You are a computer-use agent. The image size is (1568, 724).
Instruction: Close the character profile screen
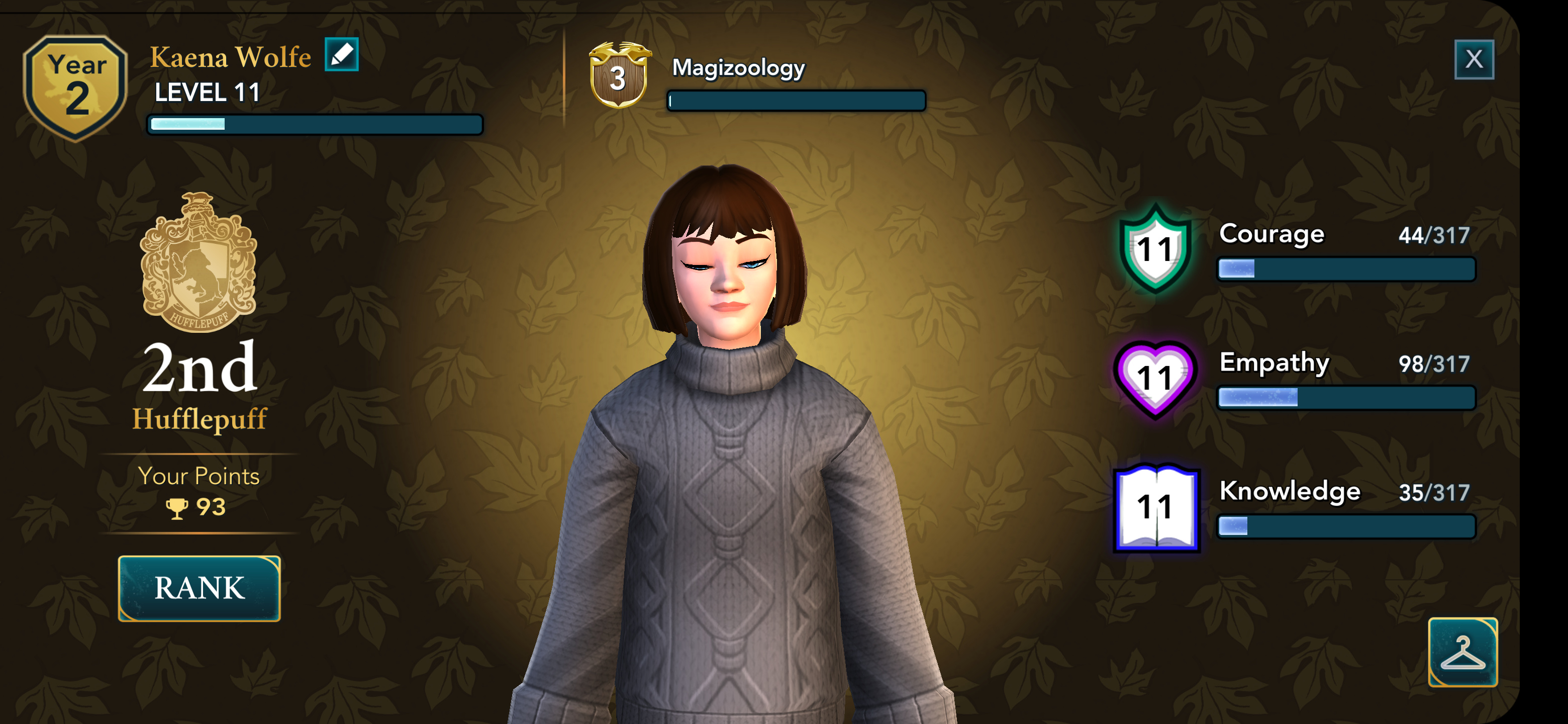(x=1473, y=60)
